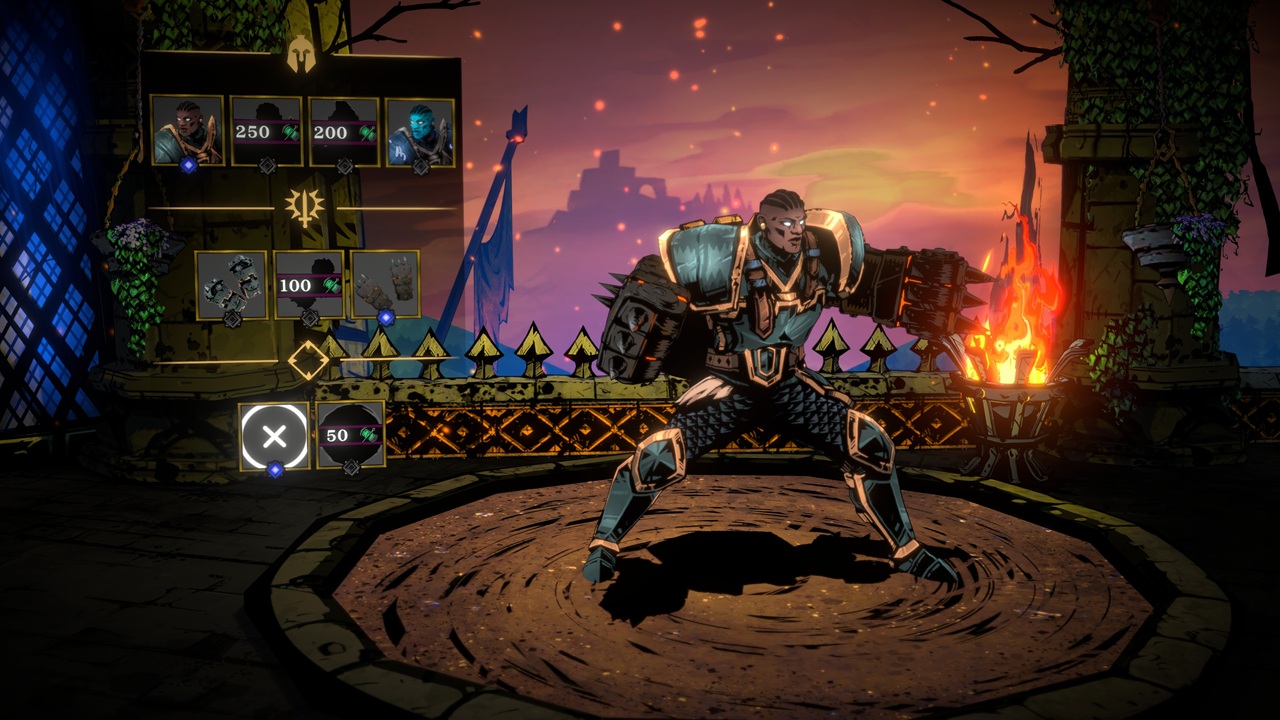
Task: Choose the blue-skinned character skin
Action: click(420, 131)
